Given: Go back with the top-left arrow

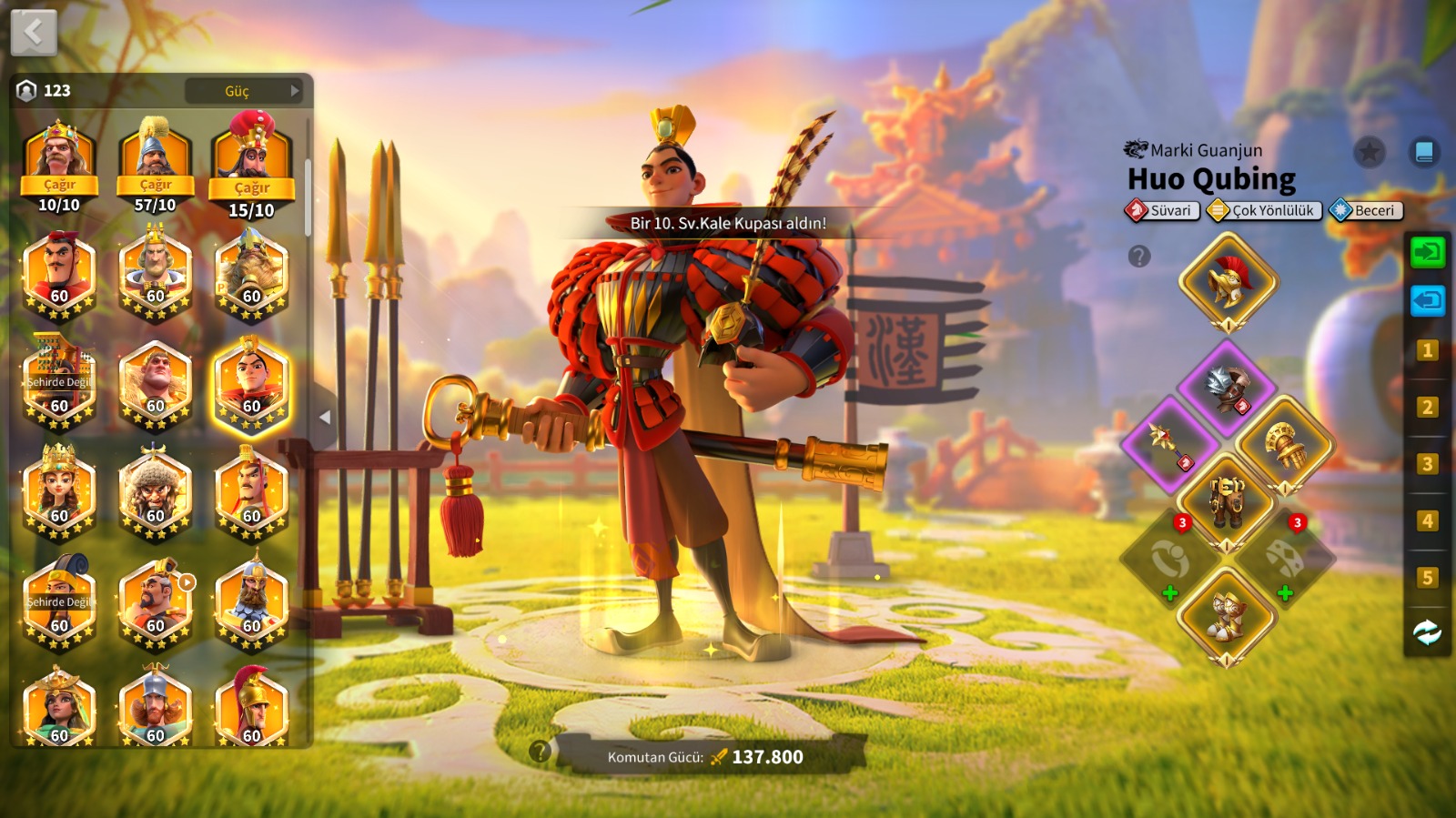Looking at the screenshot, I should (x=34, y=34).
